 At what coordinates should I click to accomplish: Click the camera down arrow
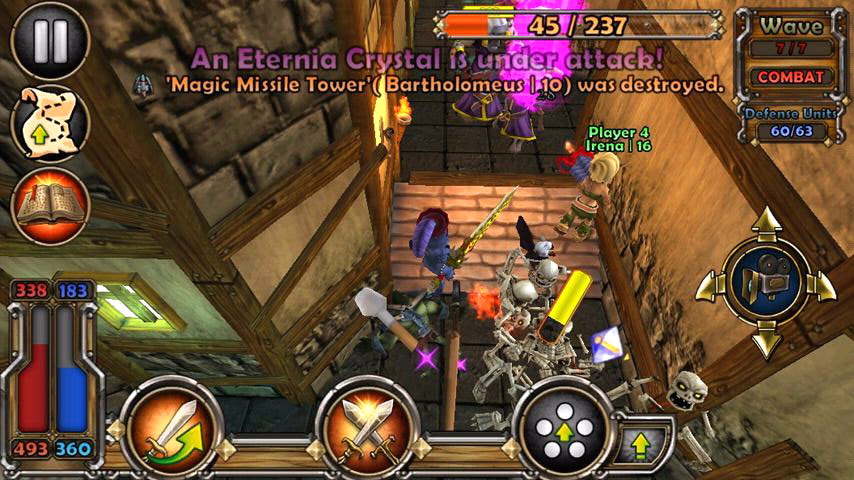(766, 342)
